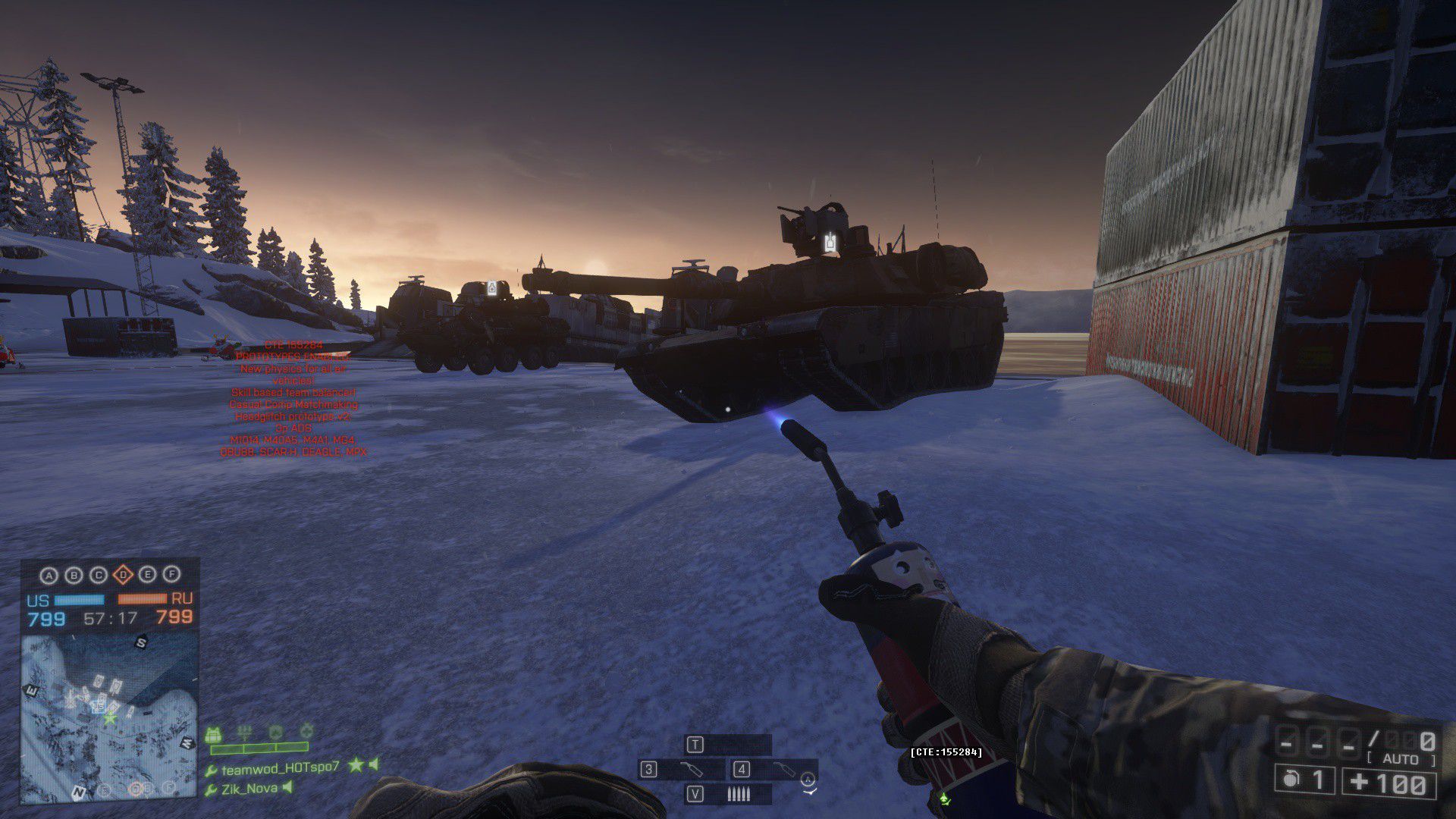Click the squad leader star icon
Screen dimensions: 1456x819
355,766
